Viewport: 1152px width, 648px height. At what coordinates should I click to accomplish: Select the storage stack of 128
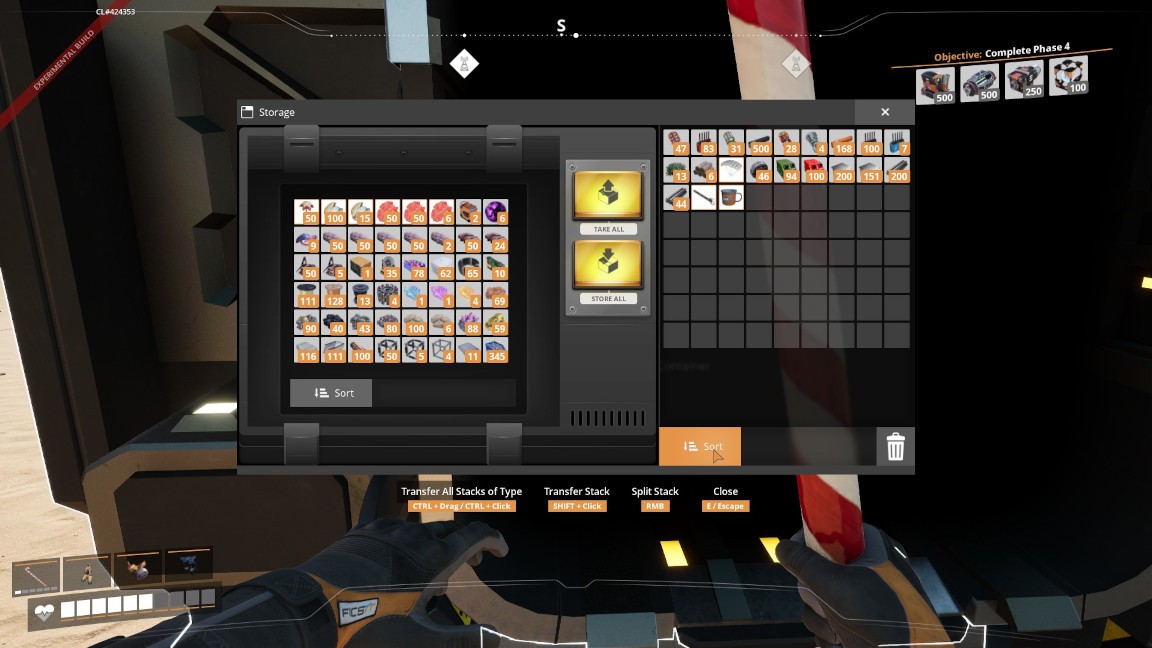click(333, 295)
